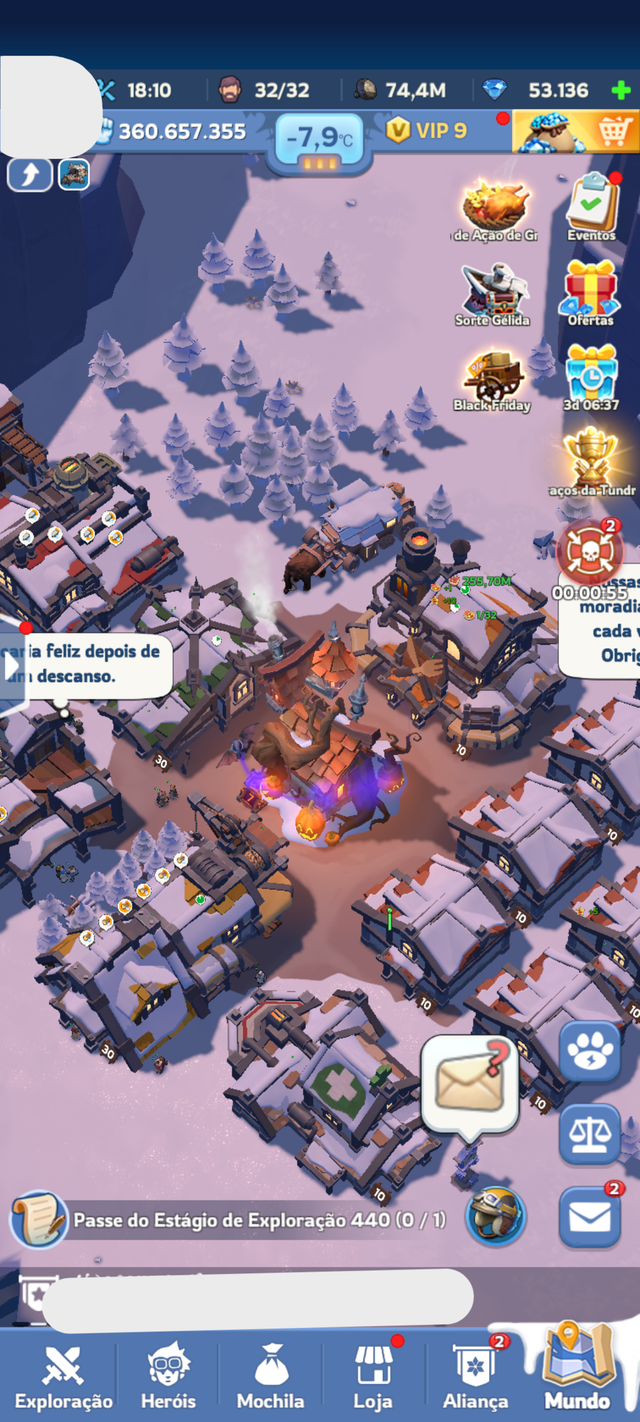Open the Sorte Gélida event
Viewport: 640px width, 1422px height.
492,292
